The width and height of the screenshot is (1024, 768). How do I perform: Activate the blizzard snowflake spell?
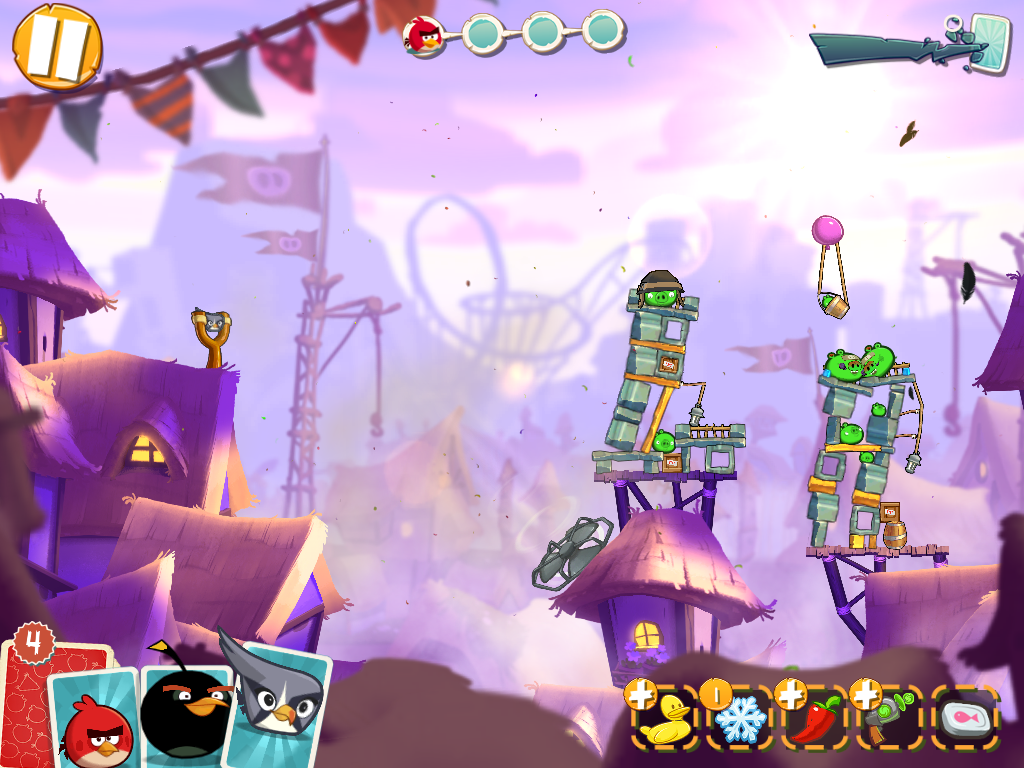[742, 718]
